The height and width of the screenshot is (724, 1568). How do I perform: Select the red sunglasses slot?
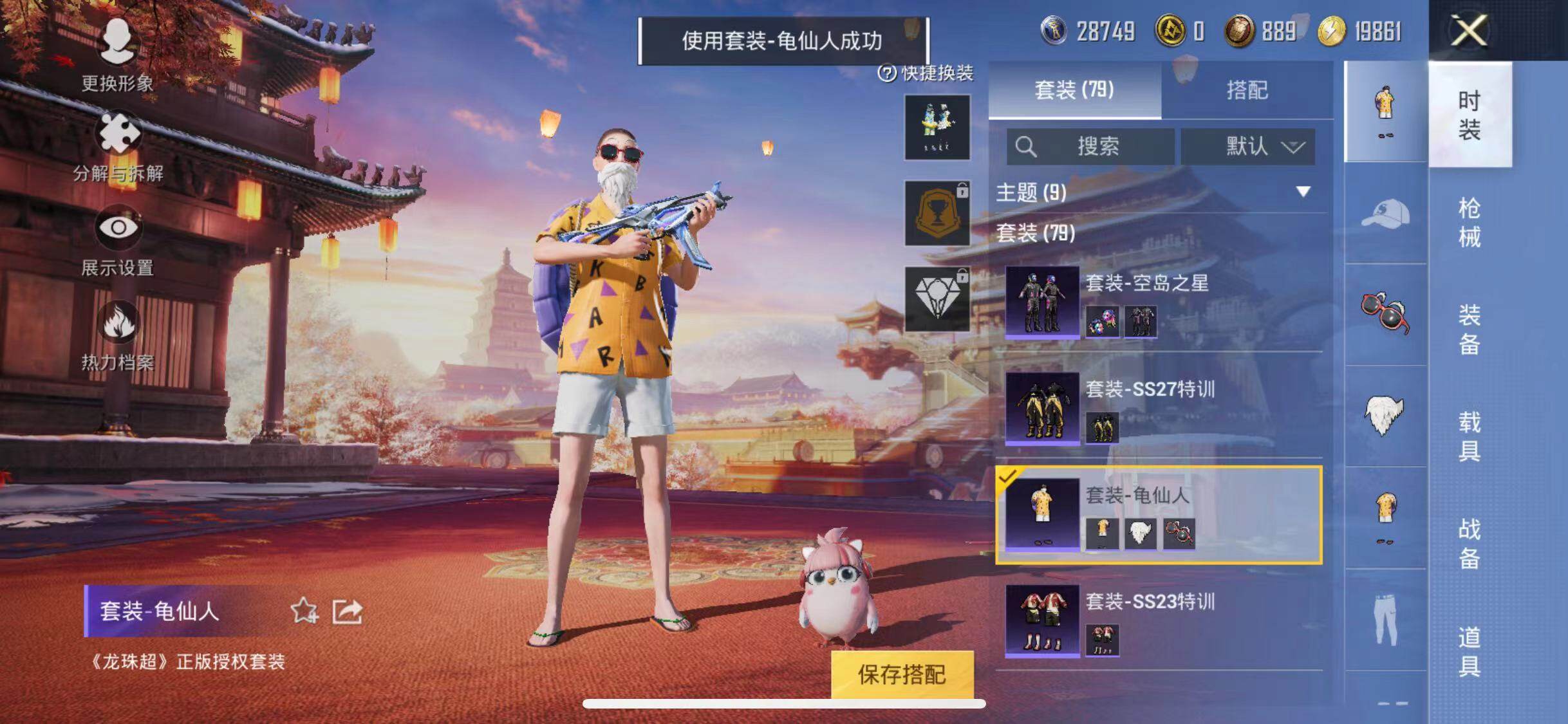tap(1385, 313)
